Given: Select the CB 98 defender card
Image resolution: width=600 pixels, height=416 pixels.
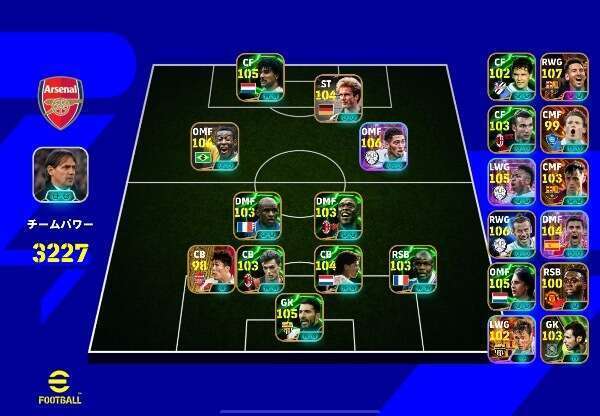Looking at the screenshot, I should coord(212,269).
